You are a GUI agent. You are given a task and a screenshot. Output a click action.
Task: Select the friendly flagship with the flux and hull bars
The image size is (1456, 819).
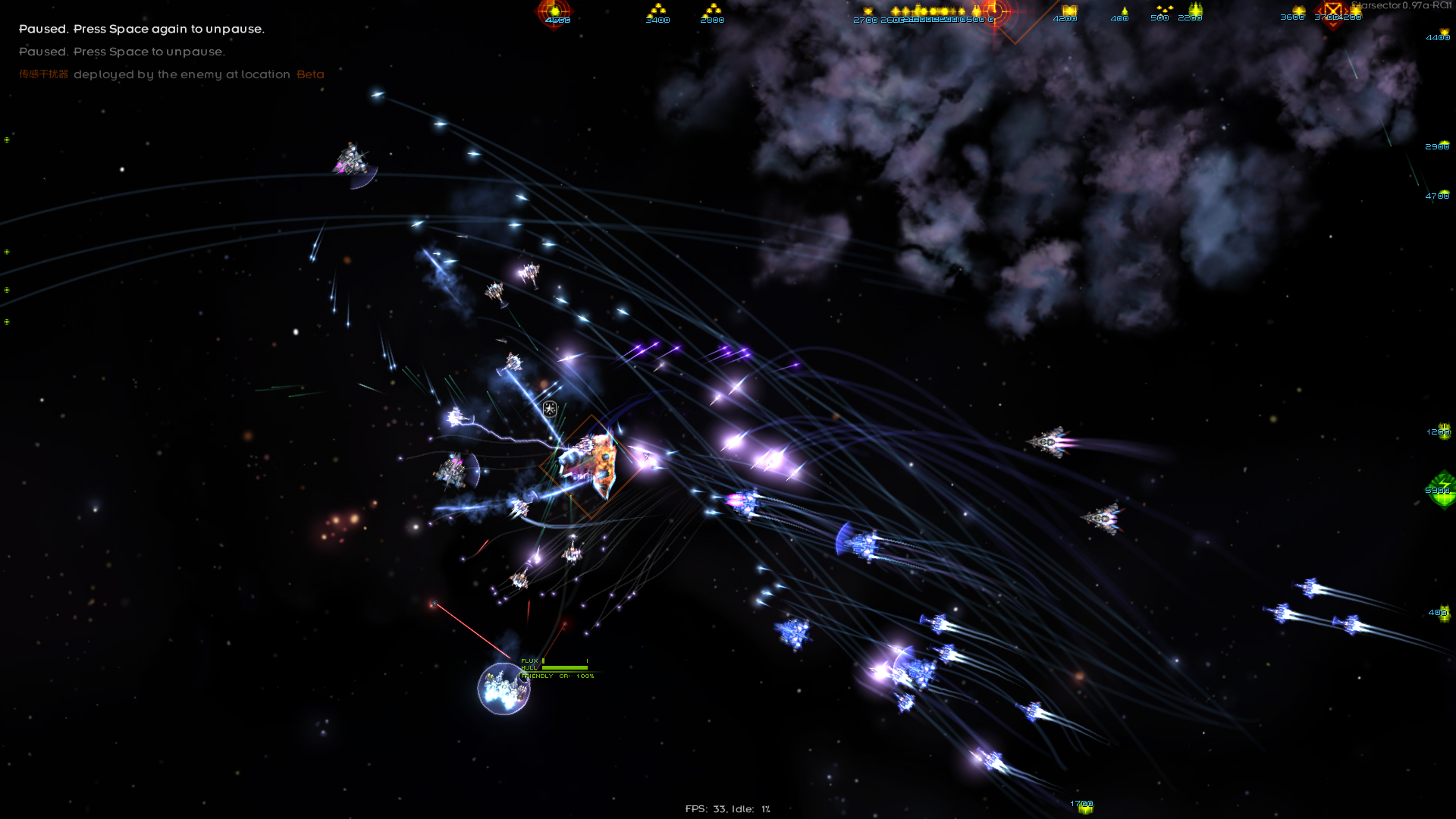point(504,688)
